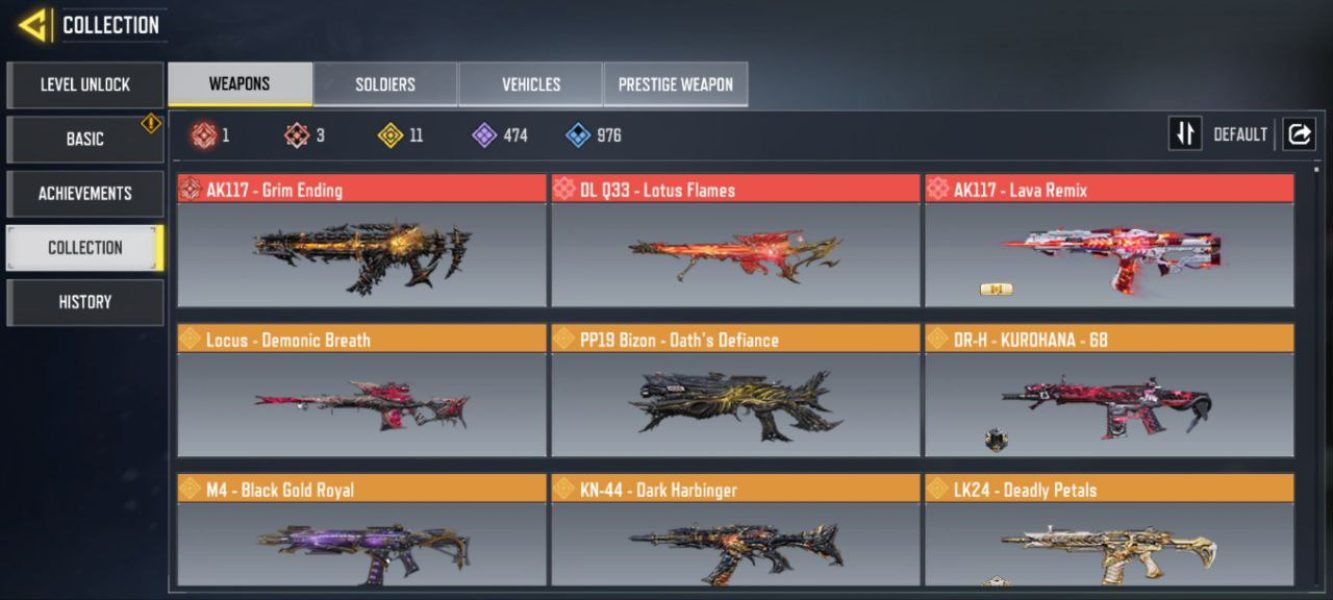The image size is (1333, 600).
Task: Open the Prestige Weapon tab
Action: [x=675, y=84]
